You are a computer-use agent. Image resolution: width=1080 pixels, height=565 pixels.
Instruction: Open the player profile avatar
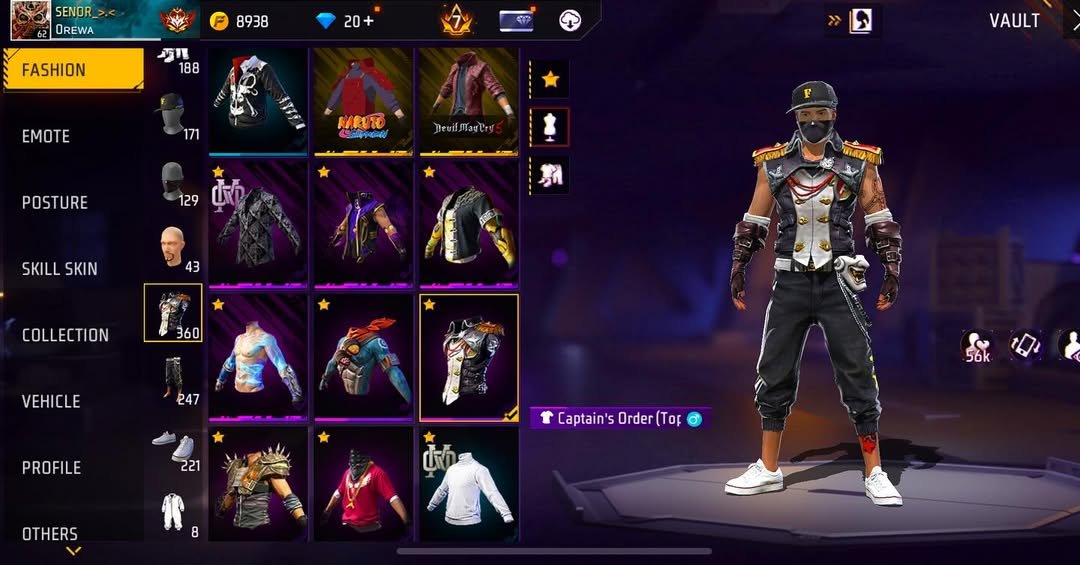point(31,20)
